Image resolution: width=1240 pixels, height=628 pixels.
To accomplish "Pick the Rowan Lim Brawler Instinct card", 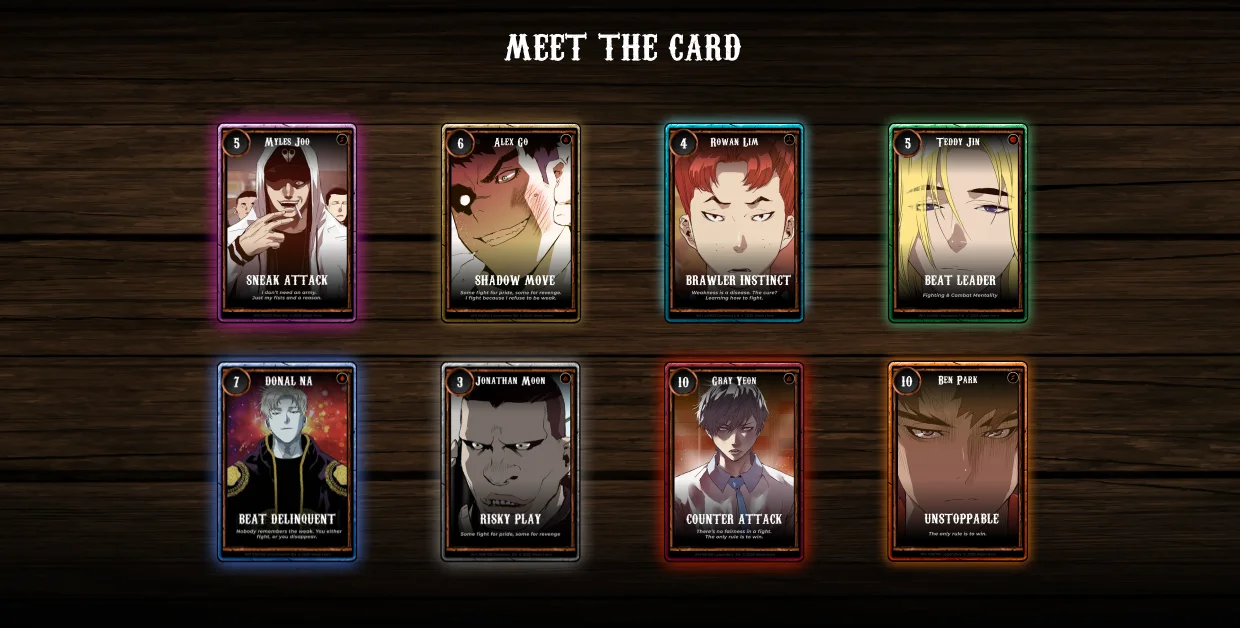I will coord(734,223).
